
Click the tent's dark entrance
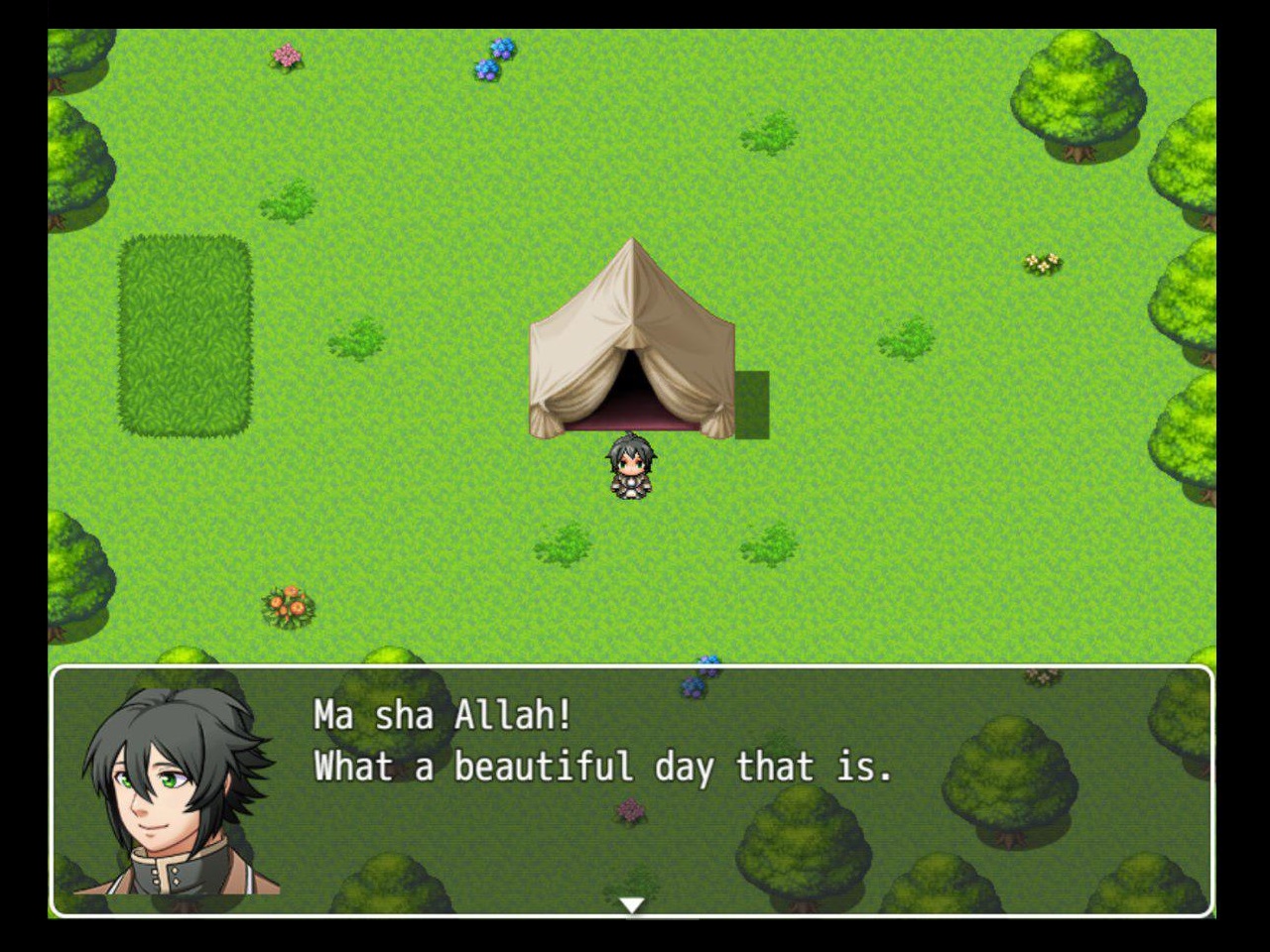click(x=632, y=387)
